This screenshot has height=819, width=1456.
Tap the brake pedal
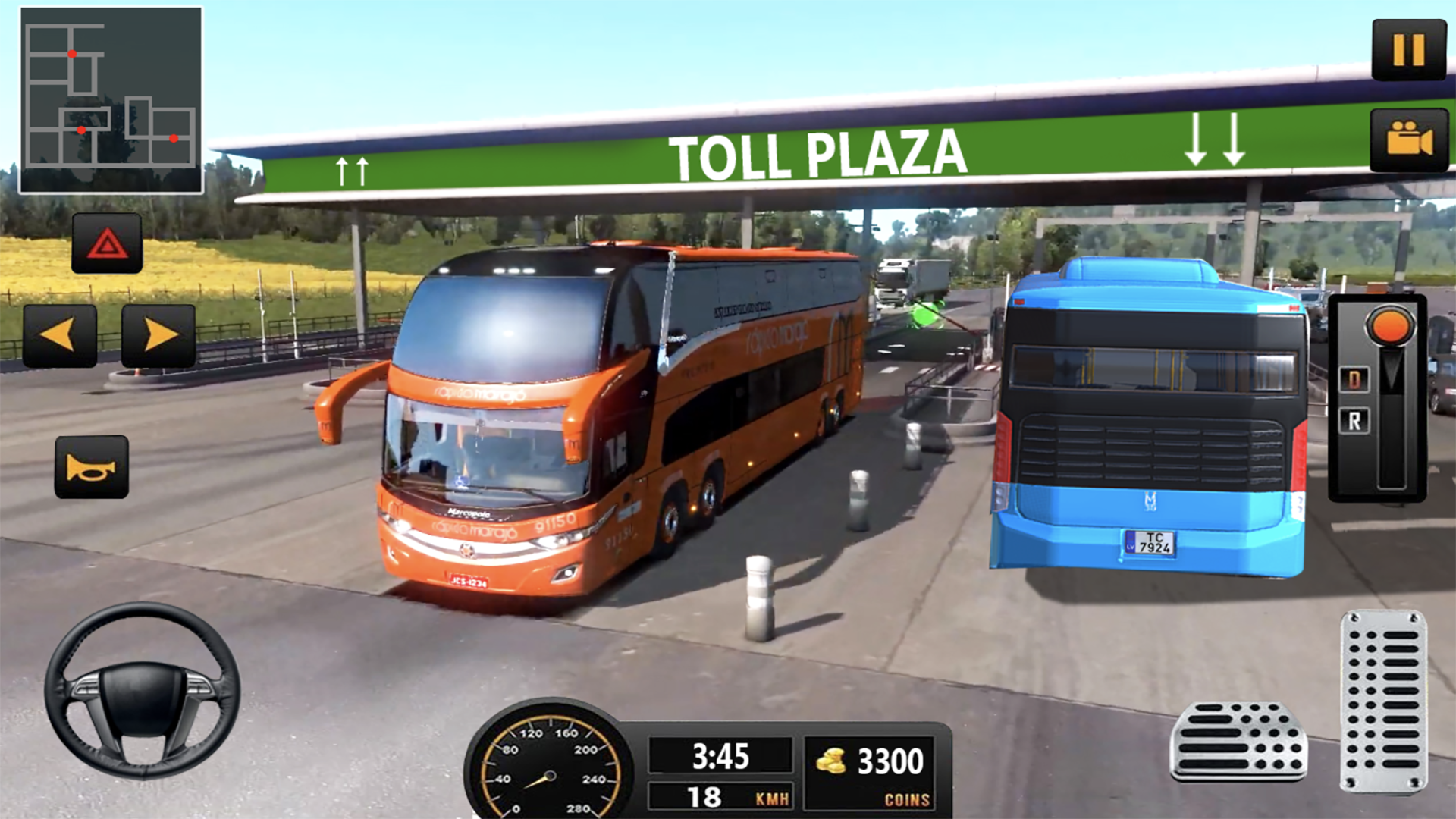click(x=1238, y=741)
